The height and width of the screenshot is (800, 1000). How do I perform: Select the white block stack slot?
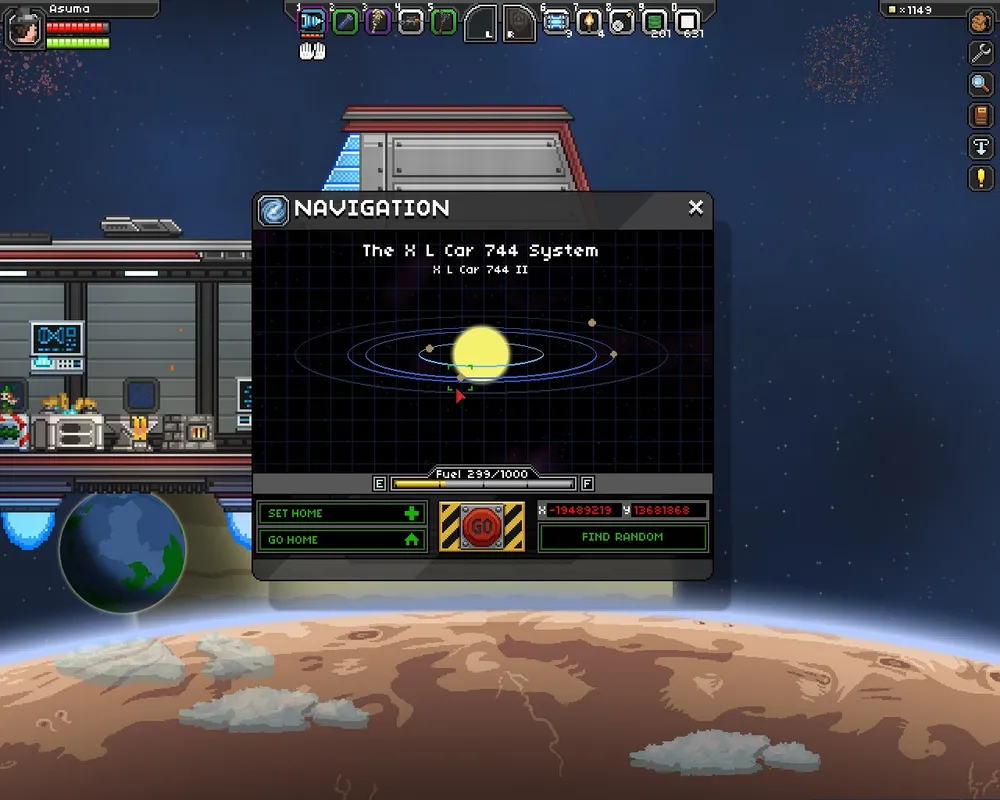tap(687, 21)
